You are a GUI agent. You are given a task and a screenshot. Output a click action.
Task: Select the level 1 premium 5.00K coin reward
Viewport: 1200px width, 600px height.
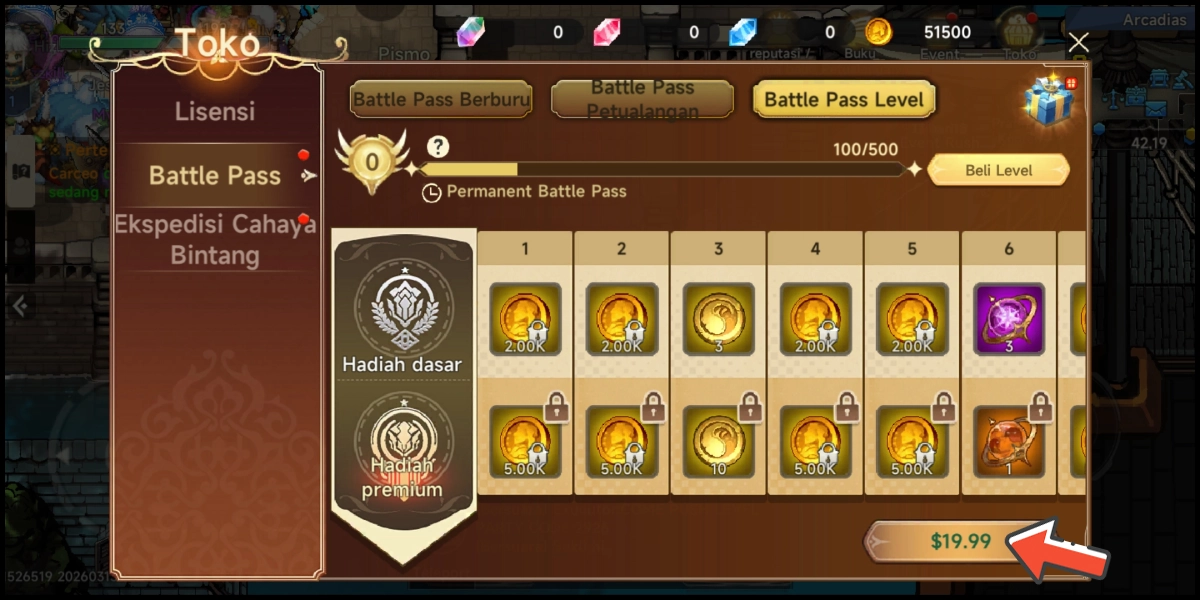click(524, 441)
